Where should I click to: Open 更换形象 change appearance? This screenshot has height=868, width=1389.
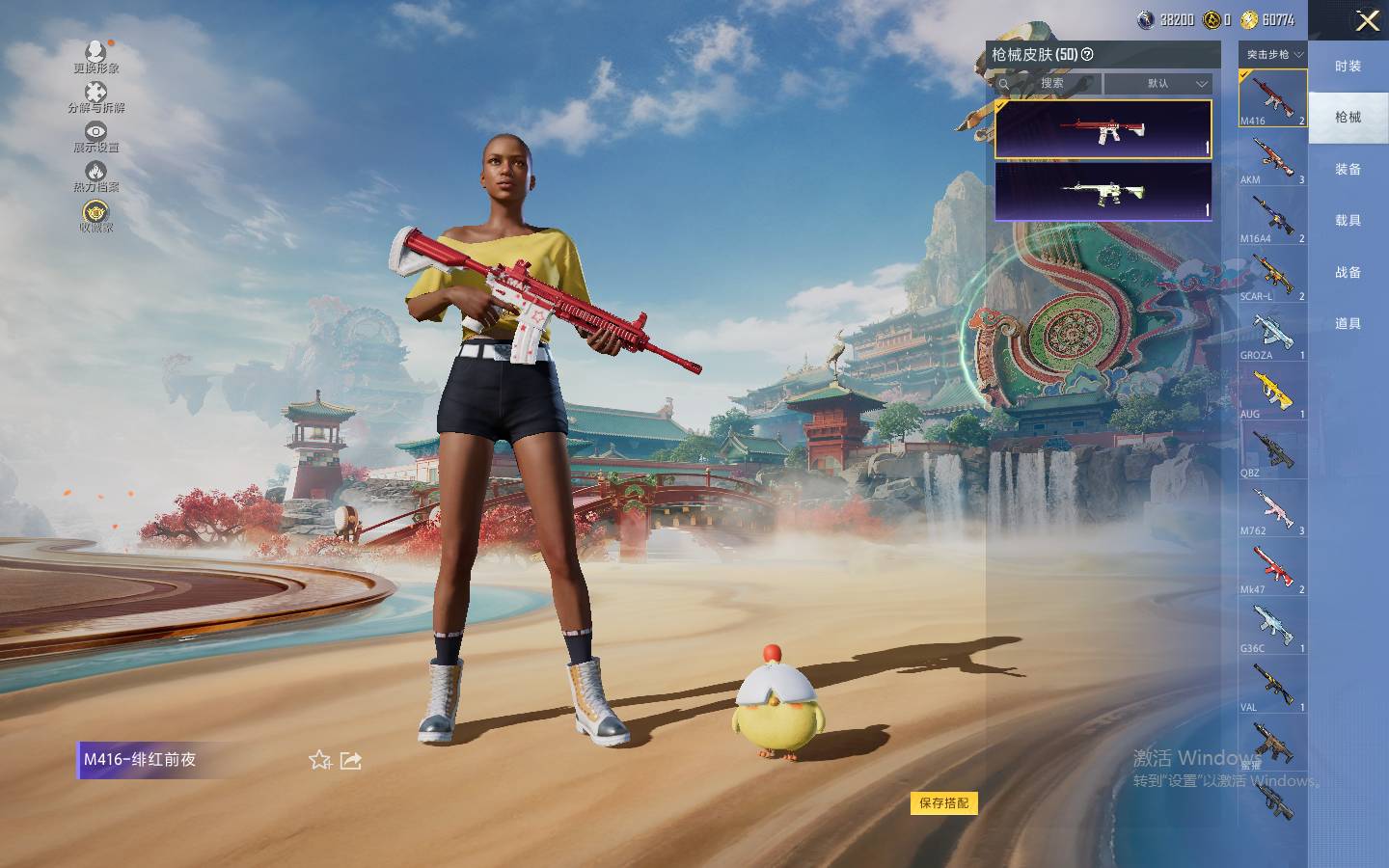(x=95, y=56)
